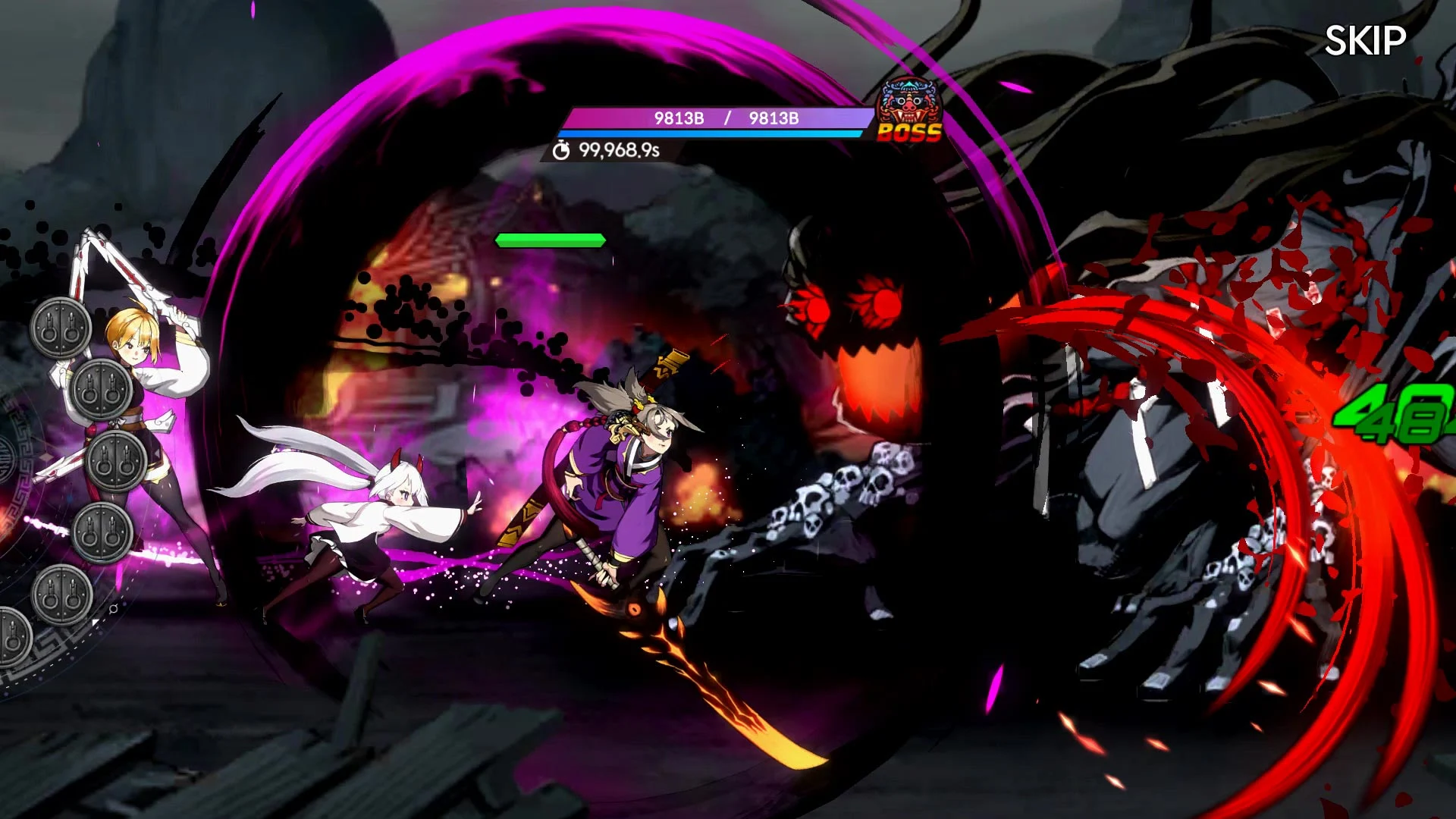Skip the boss battle cutscene
1456x819 pixels.
(1364, 41)
